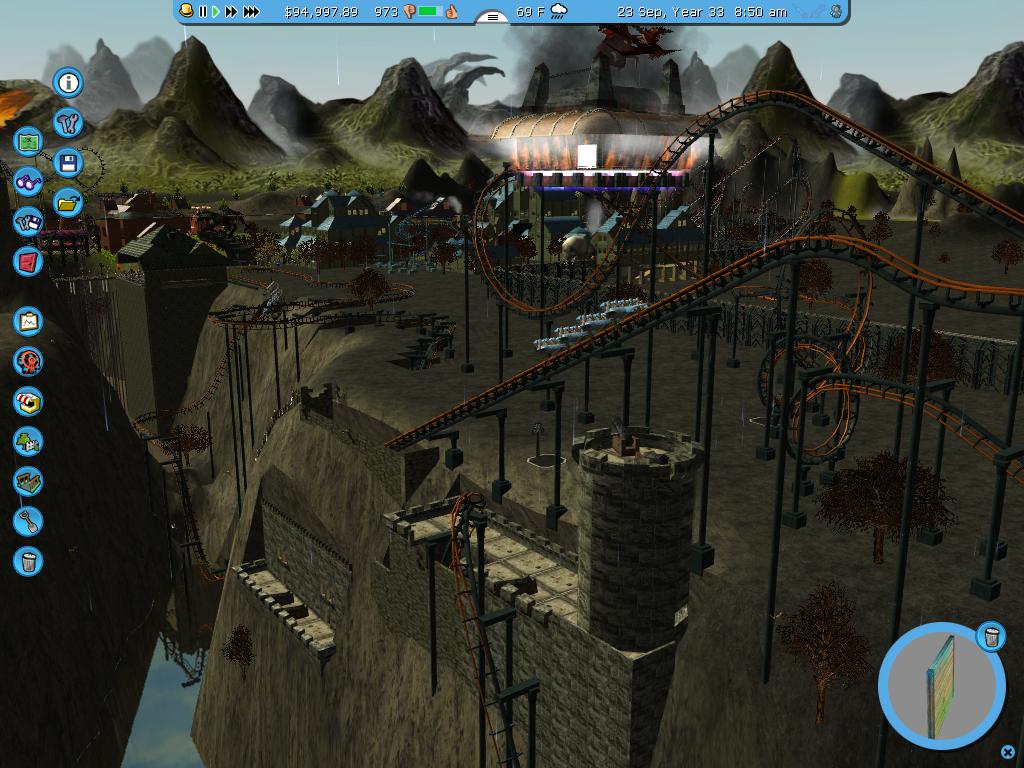
Task: Set game speed to normal play
Action: click(215, 12)
